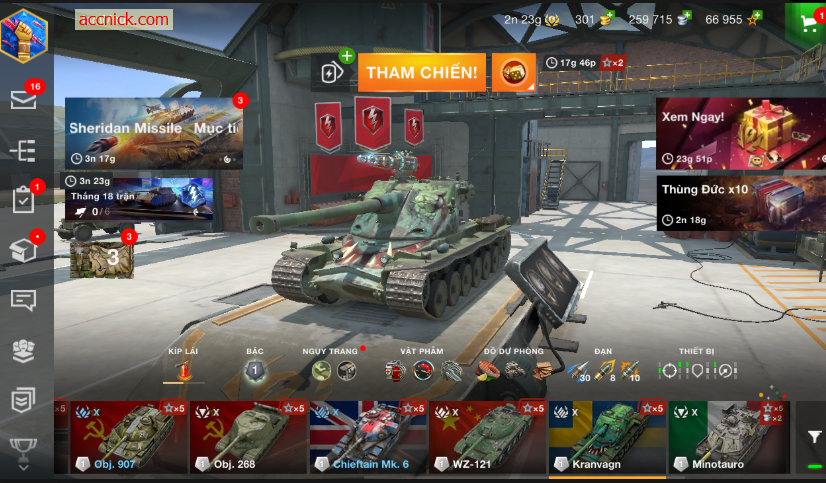The height and width of the screenshot is (483, 826).
Task: Open the platoon invite plus icon
Action: coord(334,68)
